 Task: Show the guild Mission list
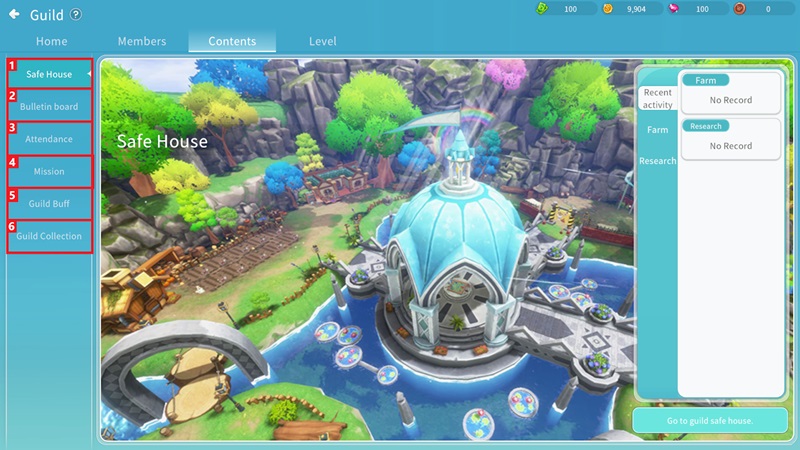pyautogui.click(x=49, y=172)
